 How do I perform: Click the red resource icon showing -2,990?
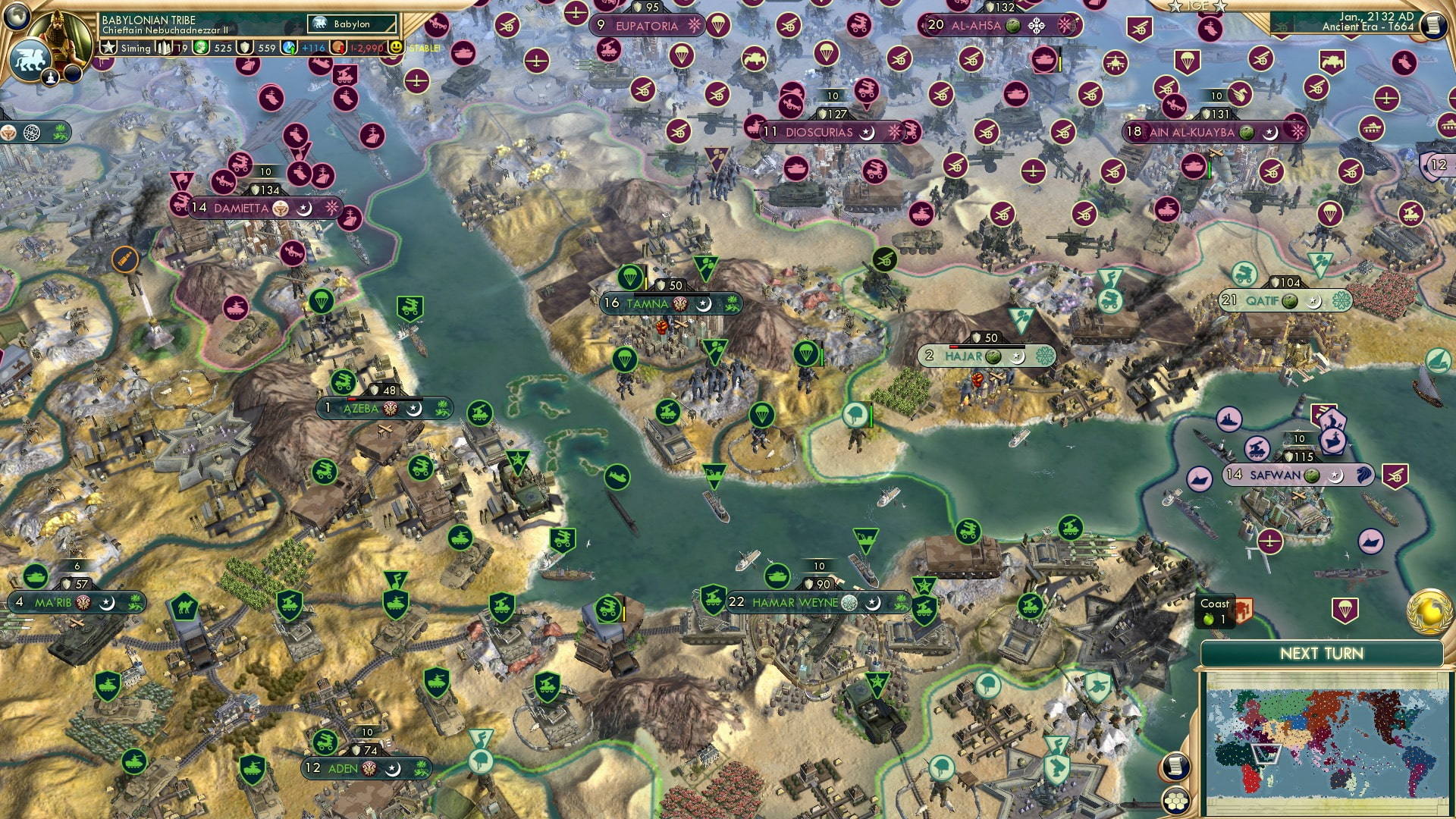[x=339, y=48]
